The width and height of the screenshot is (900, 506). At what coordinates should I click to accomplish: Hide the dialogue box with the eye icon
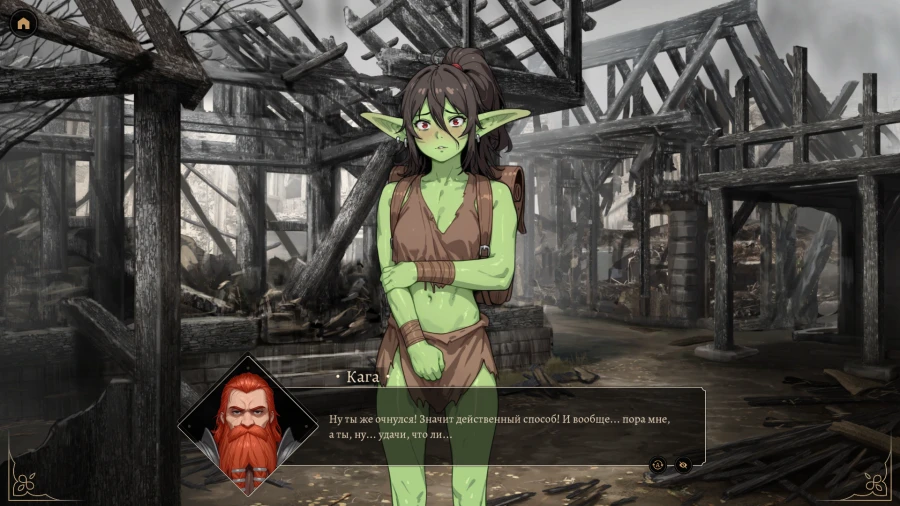(x=683, y=464)
